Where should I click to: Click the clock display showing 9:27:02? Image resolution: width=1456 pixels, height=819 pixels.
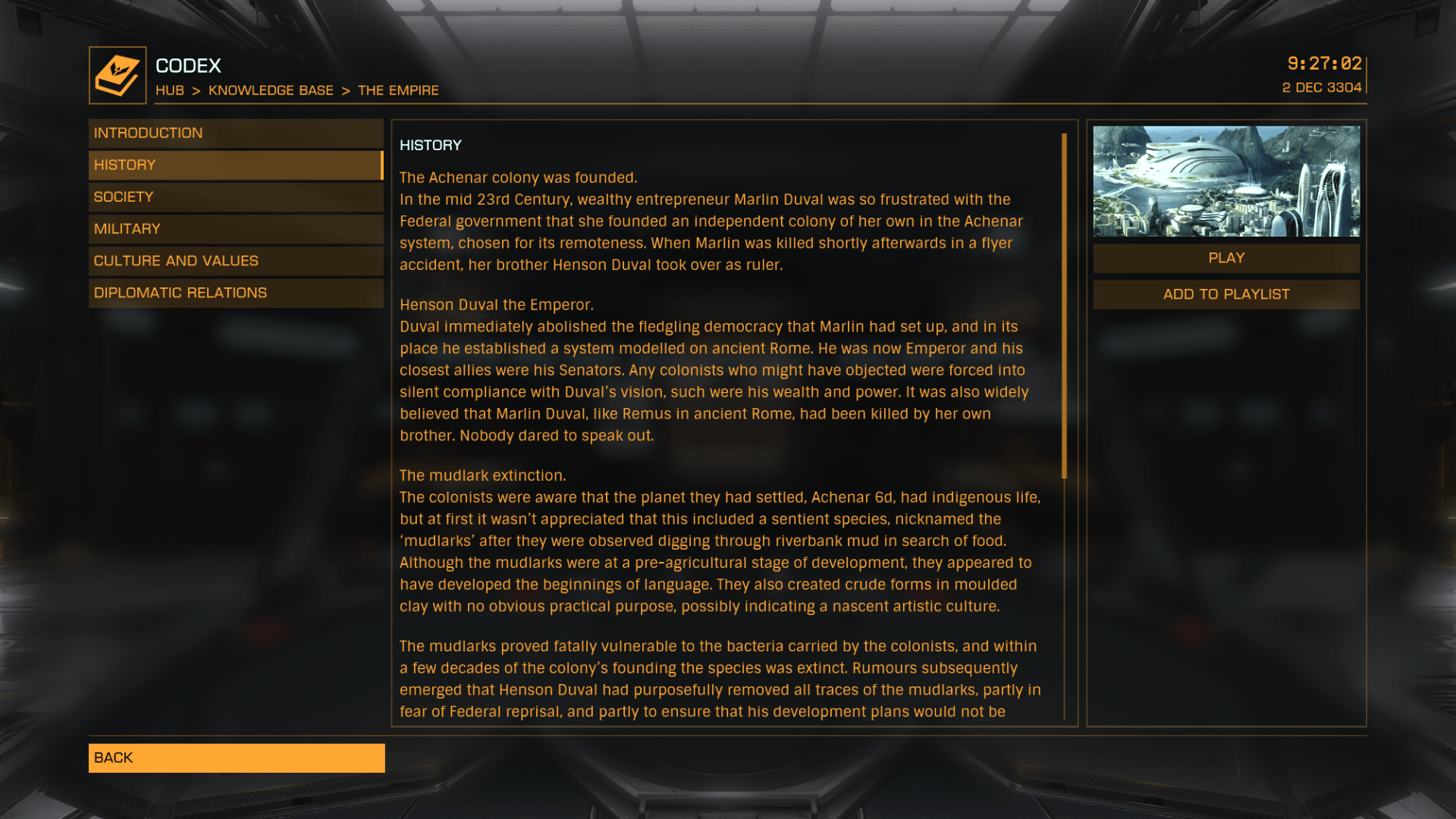(1323, 64)
